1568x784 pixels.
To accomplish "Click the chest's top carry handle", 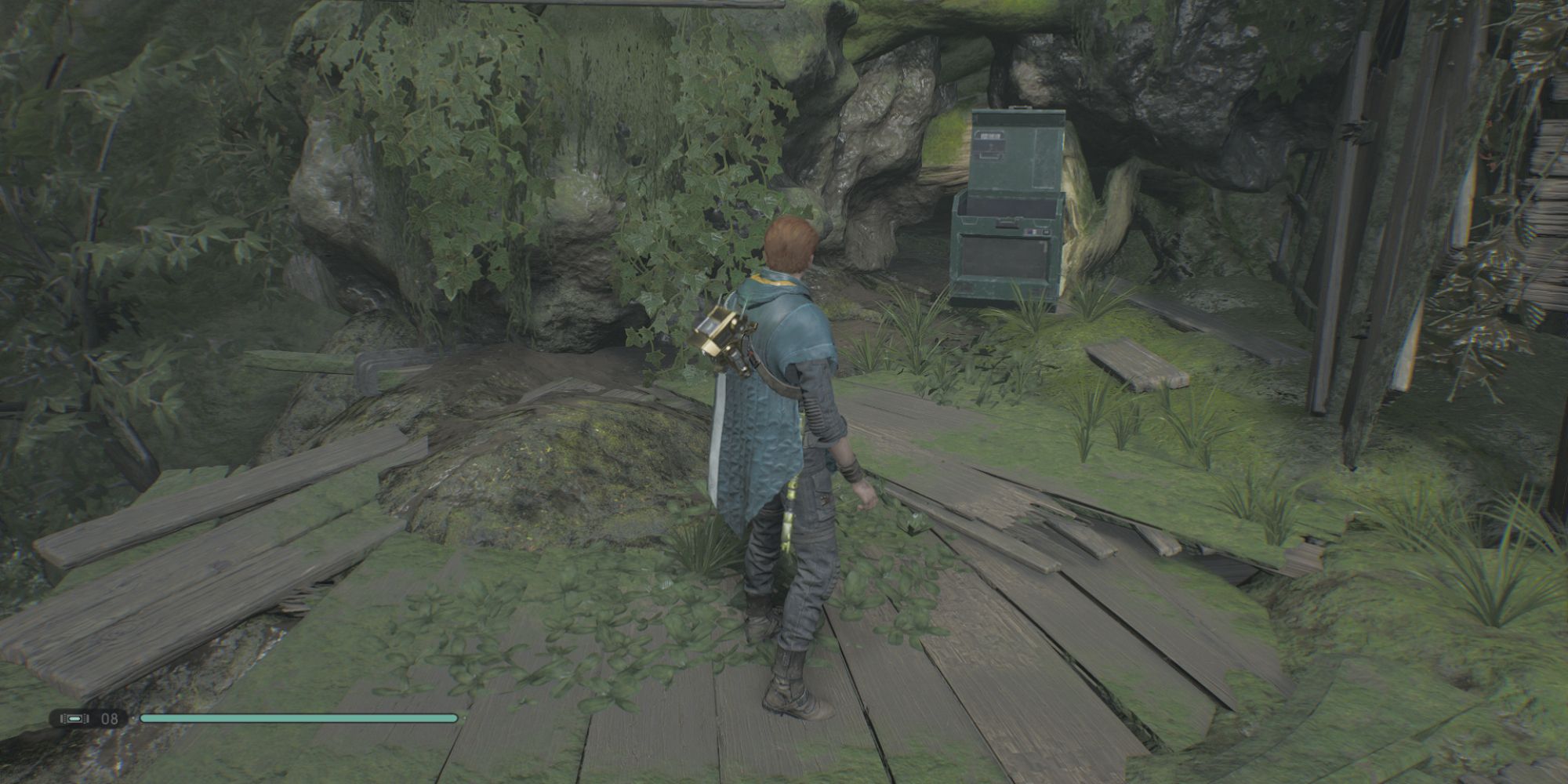I will click(x=1019, y=107).
